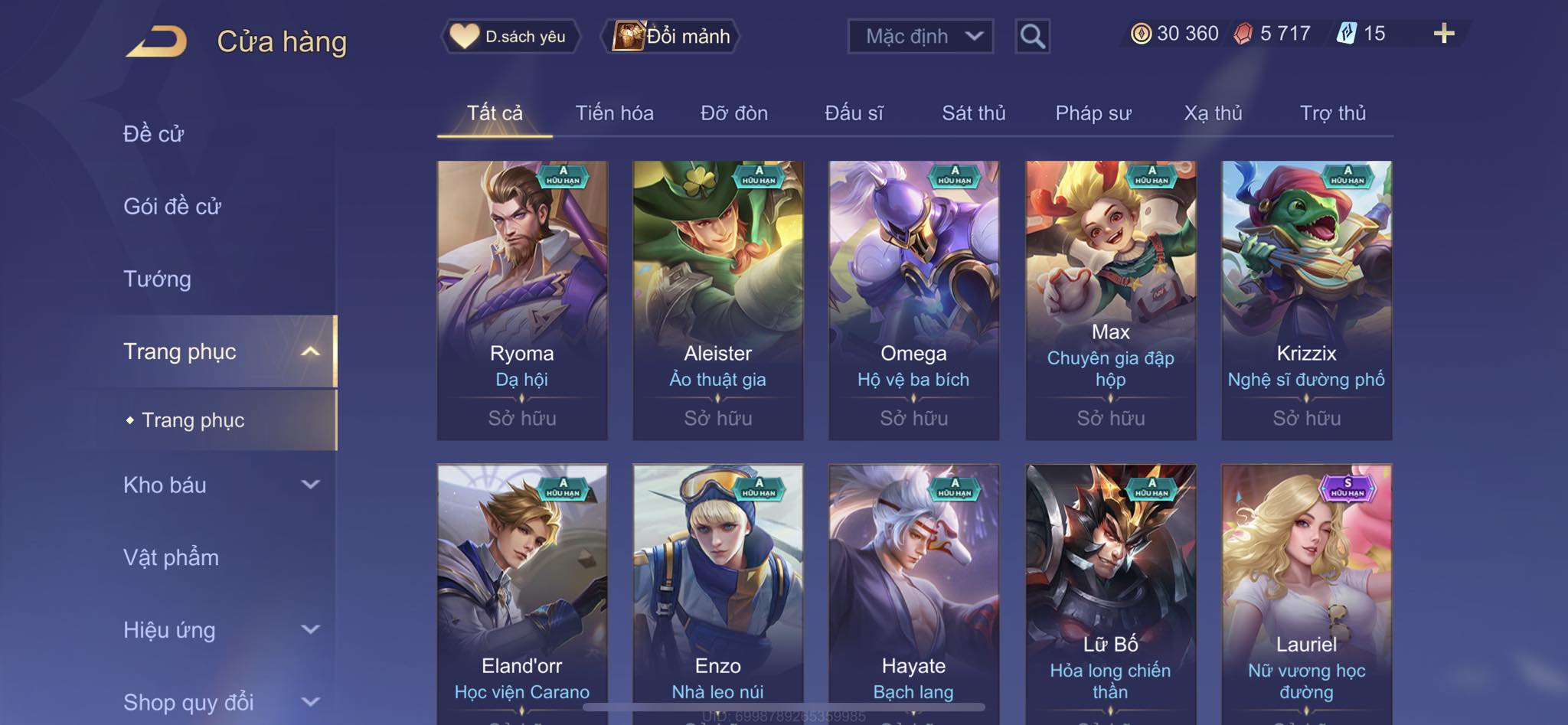Go back with the gold arrow
Screen dimensions: 1568x725
click(157, 41)
